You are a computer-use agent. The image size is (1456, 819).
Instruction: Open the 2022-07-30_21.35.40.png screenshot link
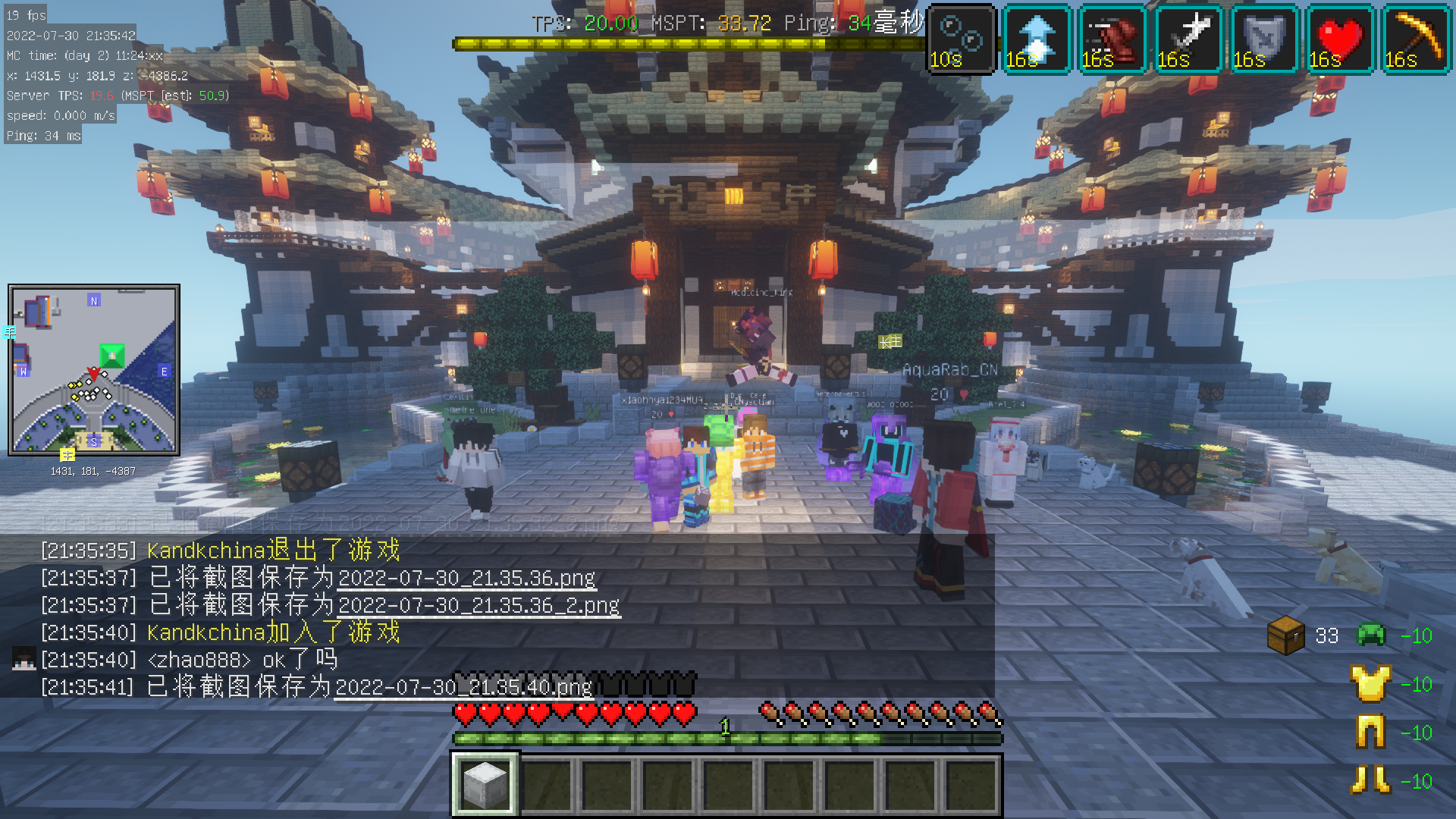(463, 688)
